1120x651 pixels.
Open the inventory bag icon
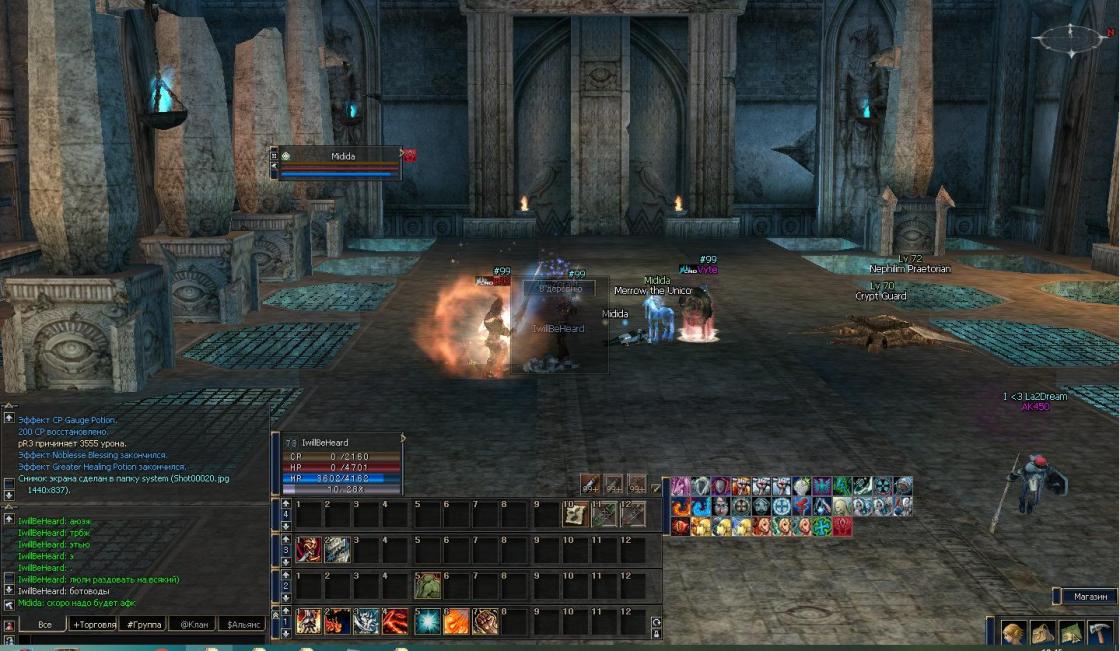[x=1042, y=633]
